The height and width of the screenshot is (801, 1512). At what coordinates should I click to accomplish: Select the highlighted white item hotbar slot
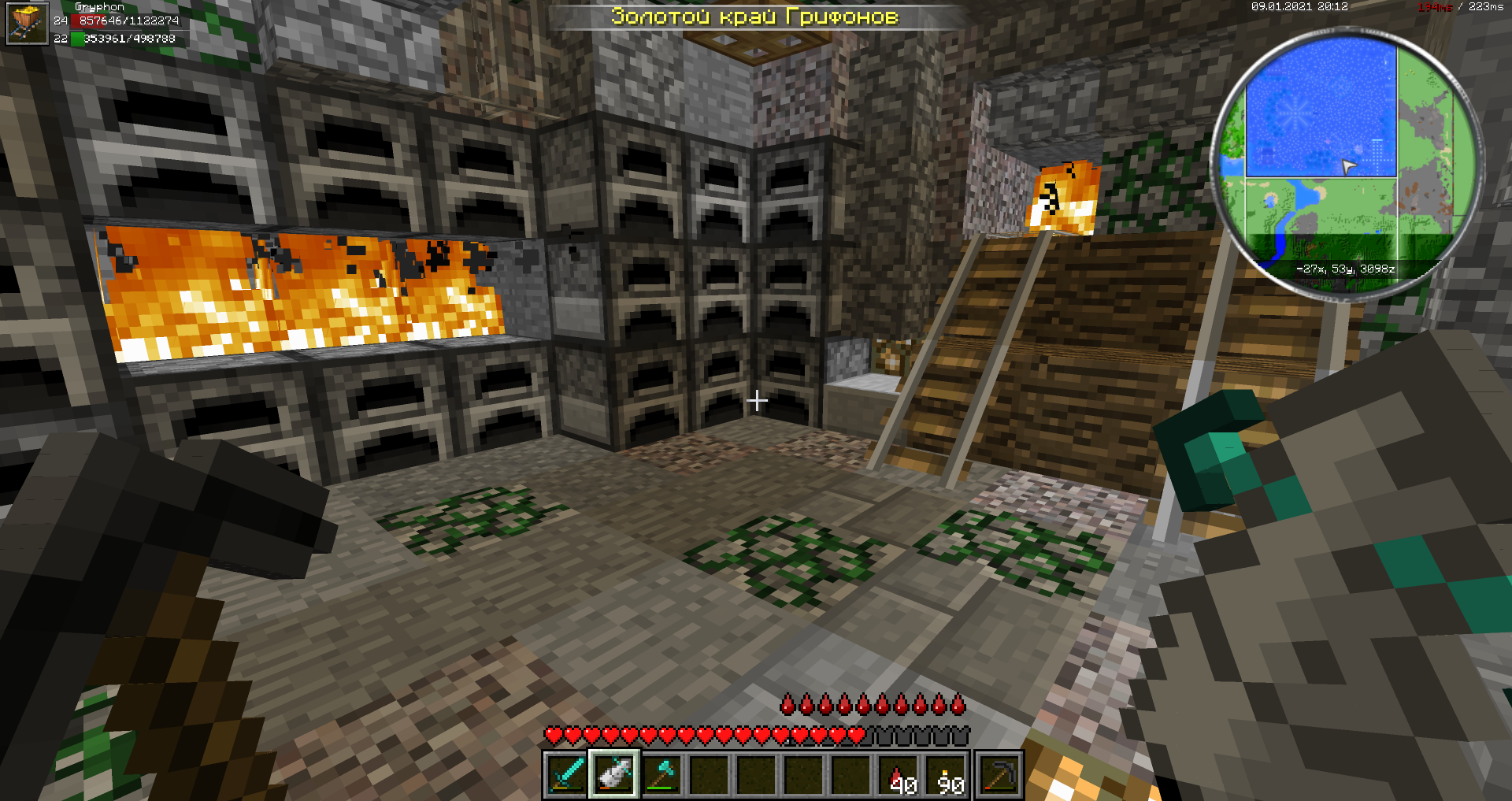(614, 774)
